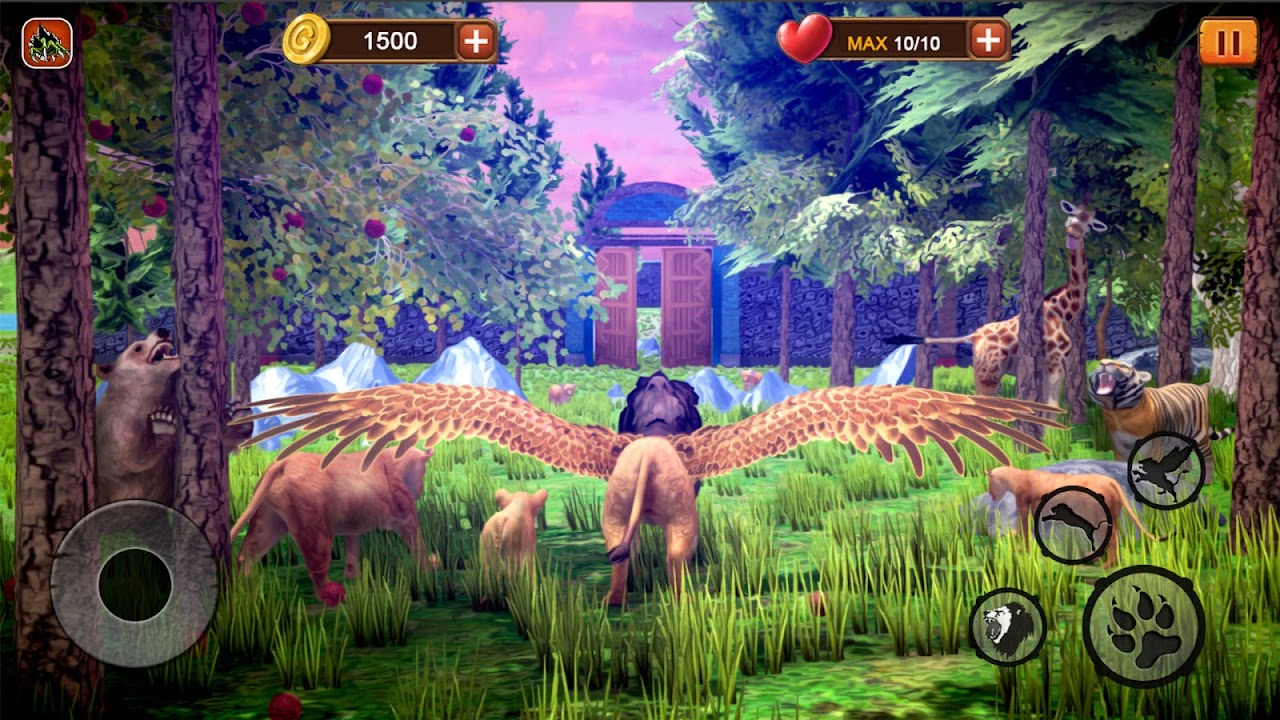The height and width of the screenshot is (720, 1280).
Task: Open the monster icon in the corner
Action: [47, 43]
